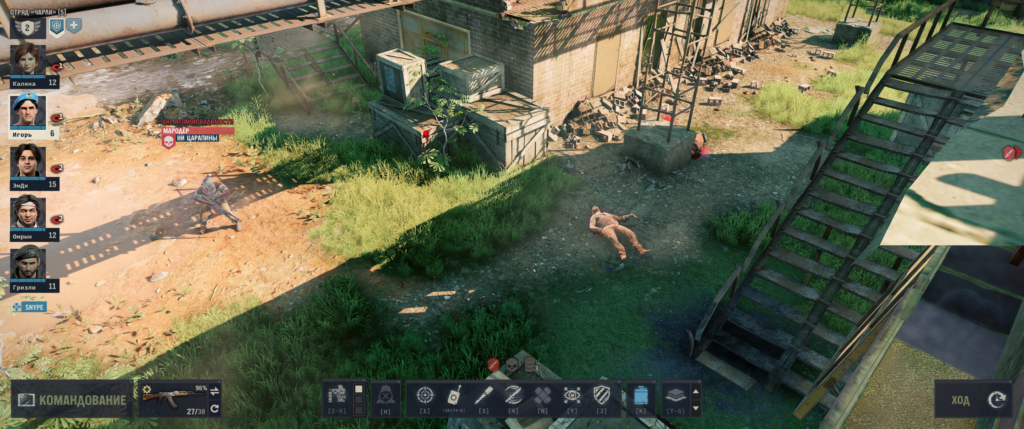Activate the eye overwatch action
The height and width of the screenshot is (429, 1024).
click(x=572, y=396)
